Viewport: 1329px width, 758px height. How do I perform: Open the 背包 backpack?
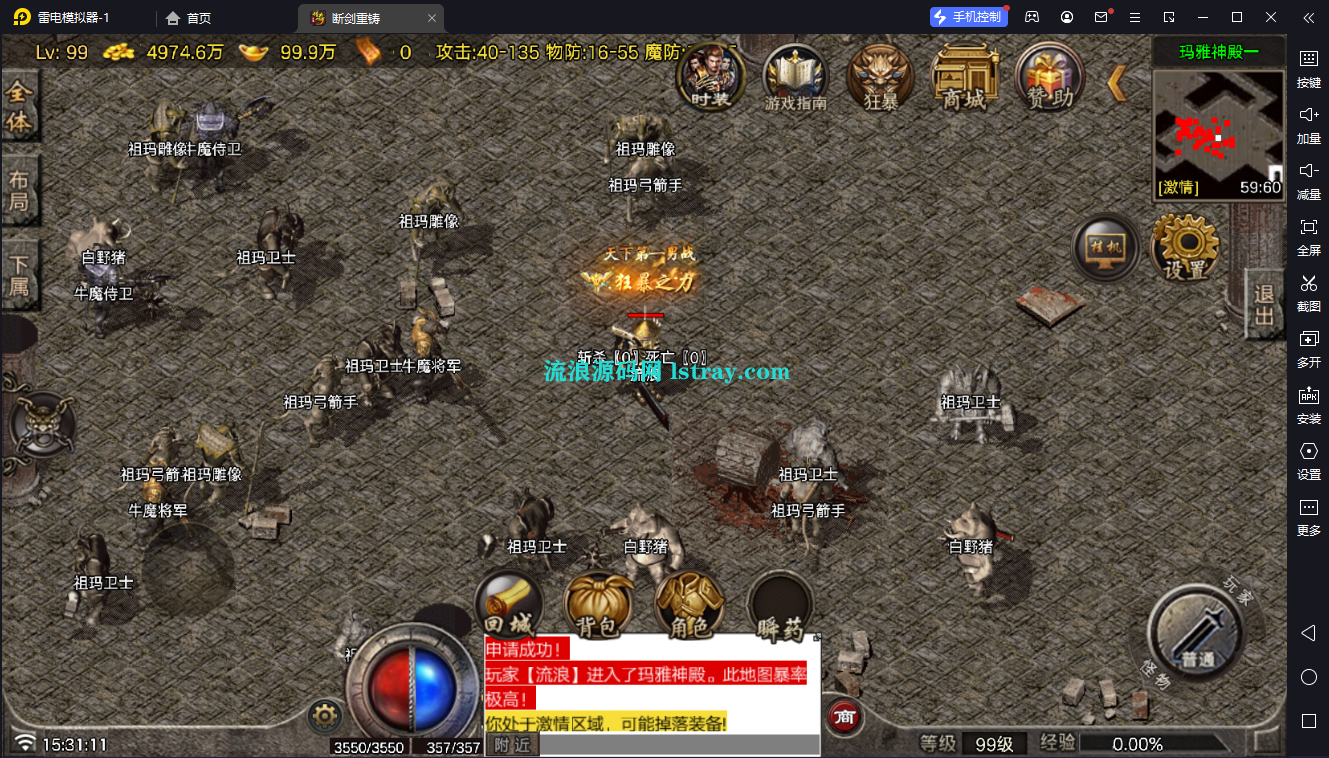[600, 605]
